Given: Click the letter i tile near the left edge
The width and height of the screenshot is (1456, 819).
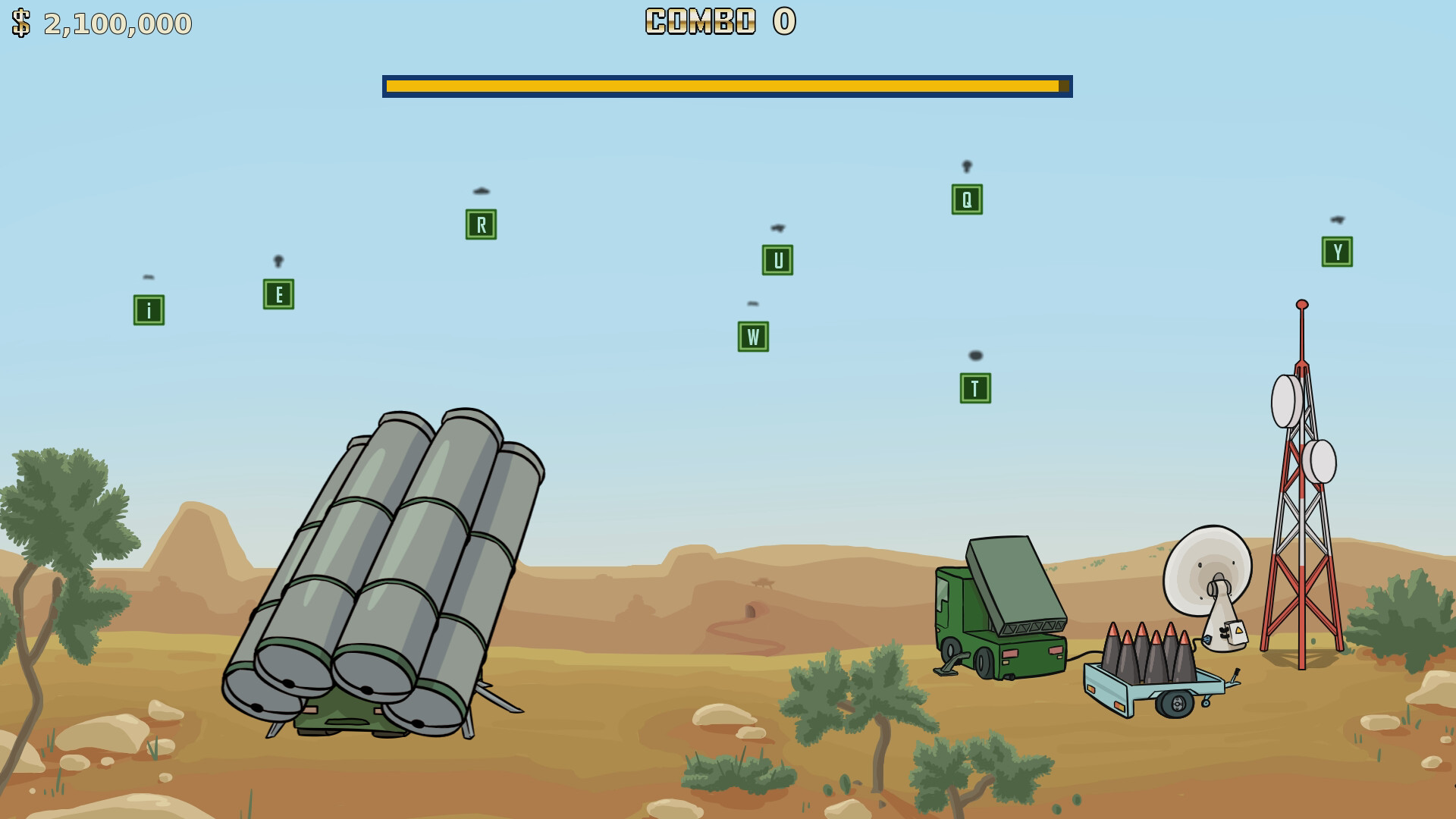Looking at the screenshot, I should click(x=149, y=310).
